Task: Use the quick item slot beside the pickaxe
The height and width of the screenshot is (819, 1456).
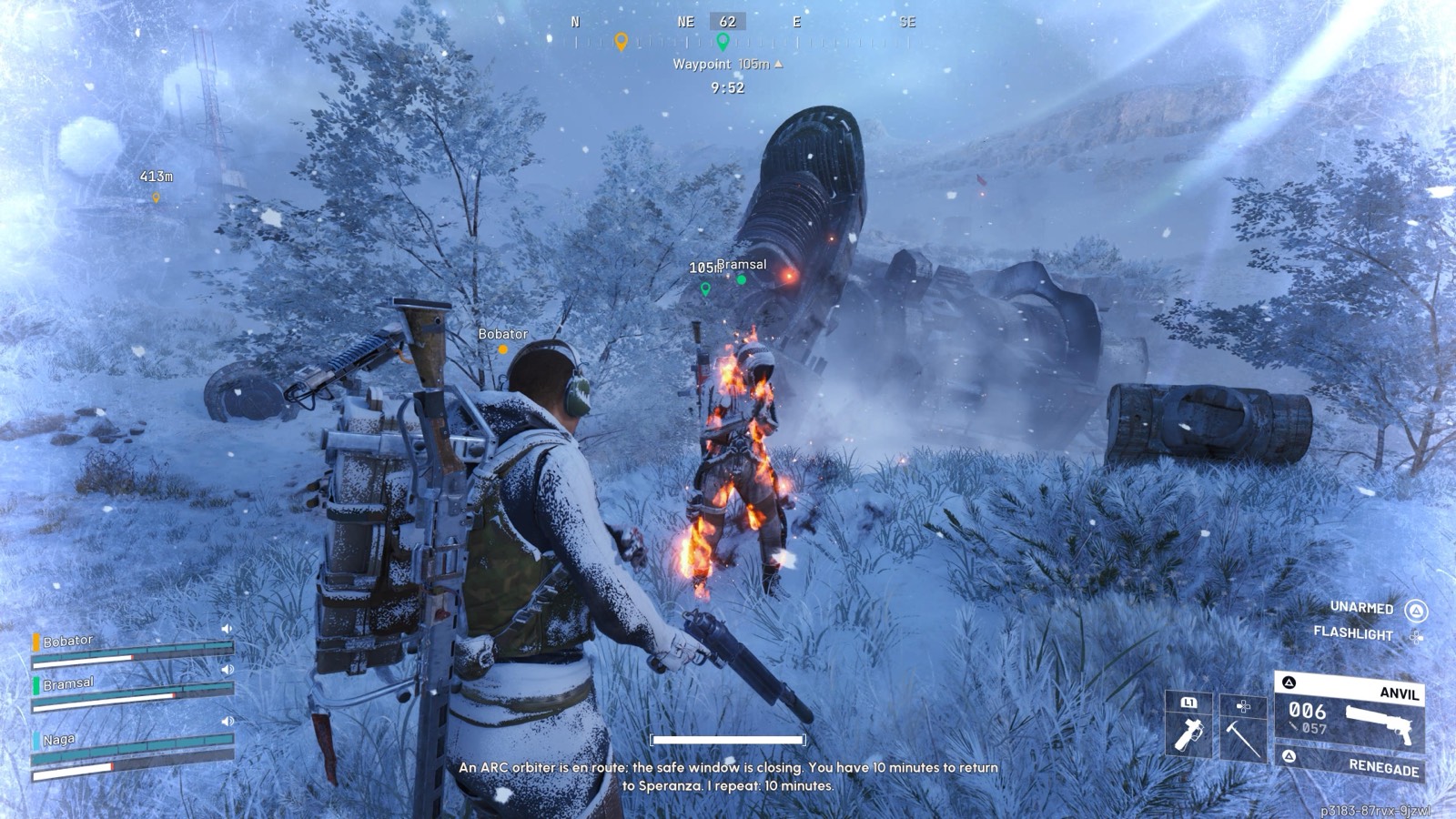Action: click(1188, 726)
